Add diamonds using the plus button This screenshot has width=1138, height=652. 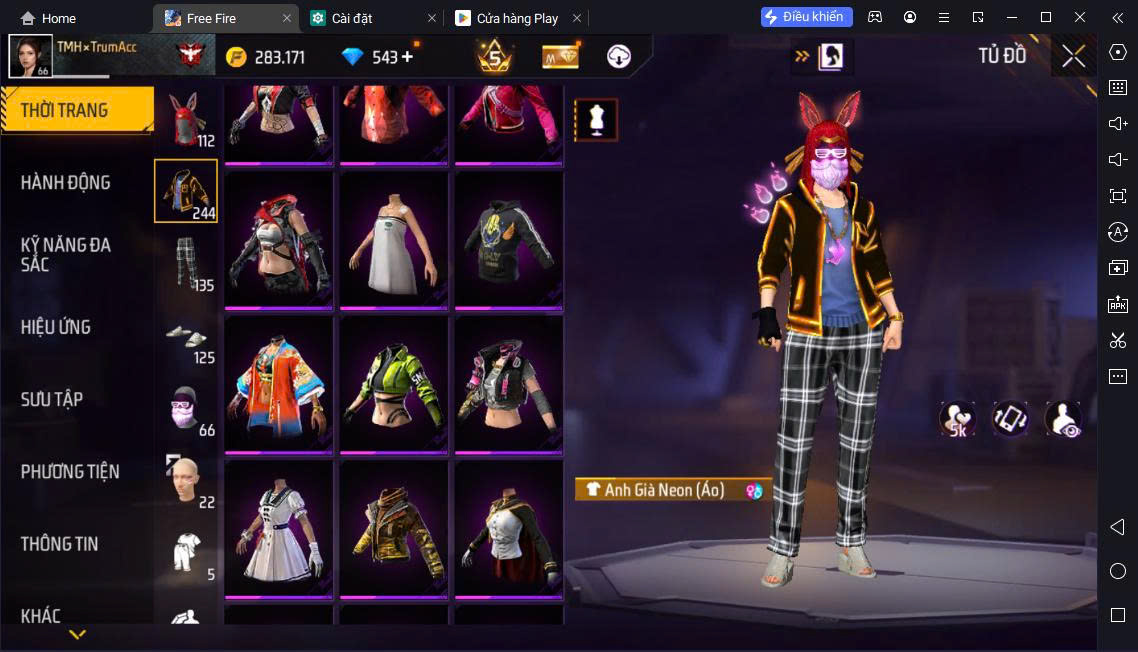coord(407,57)
